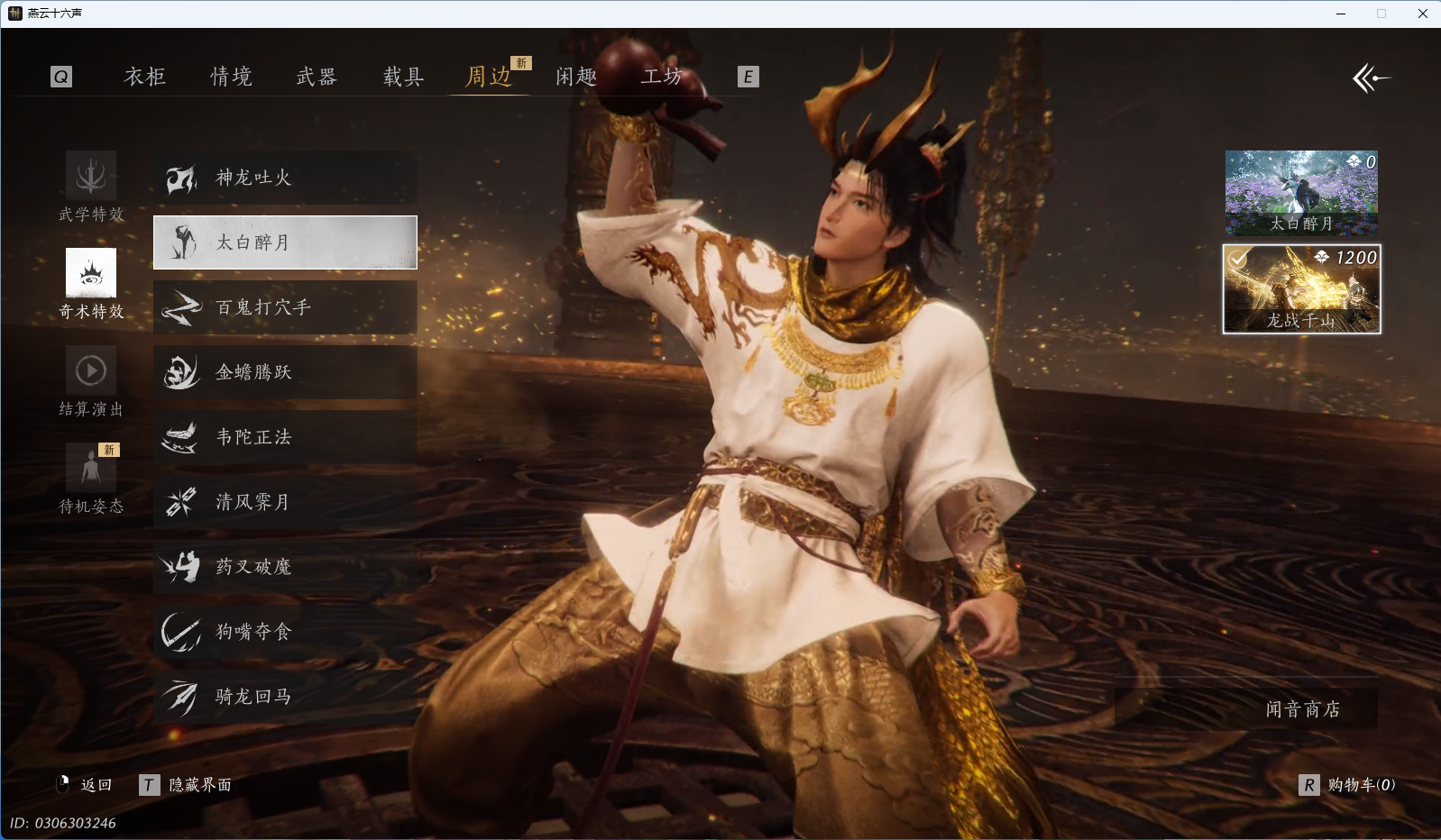Viewport: 1441px width, 840px height.
Task: Pick 金蟾腾跃 in the list
Action: 285,372
